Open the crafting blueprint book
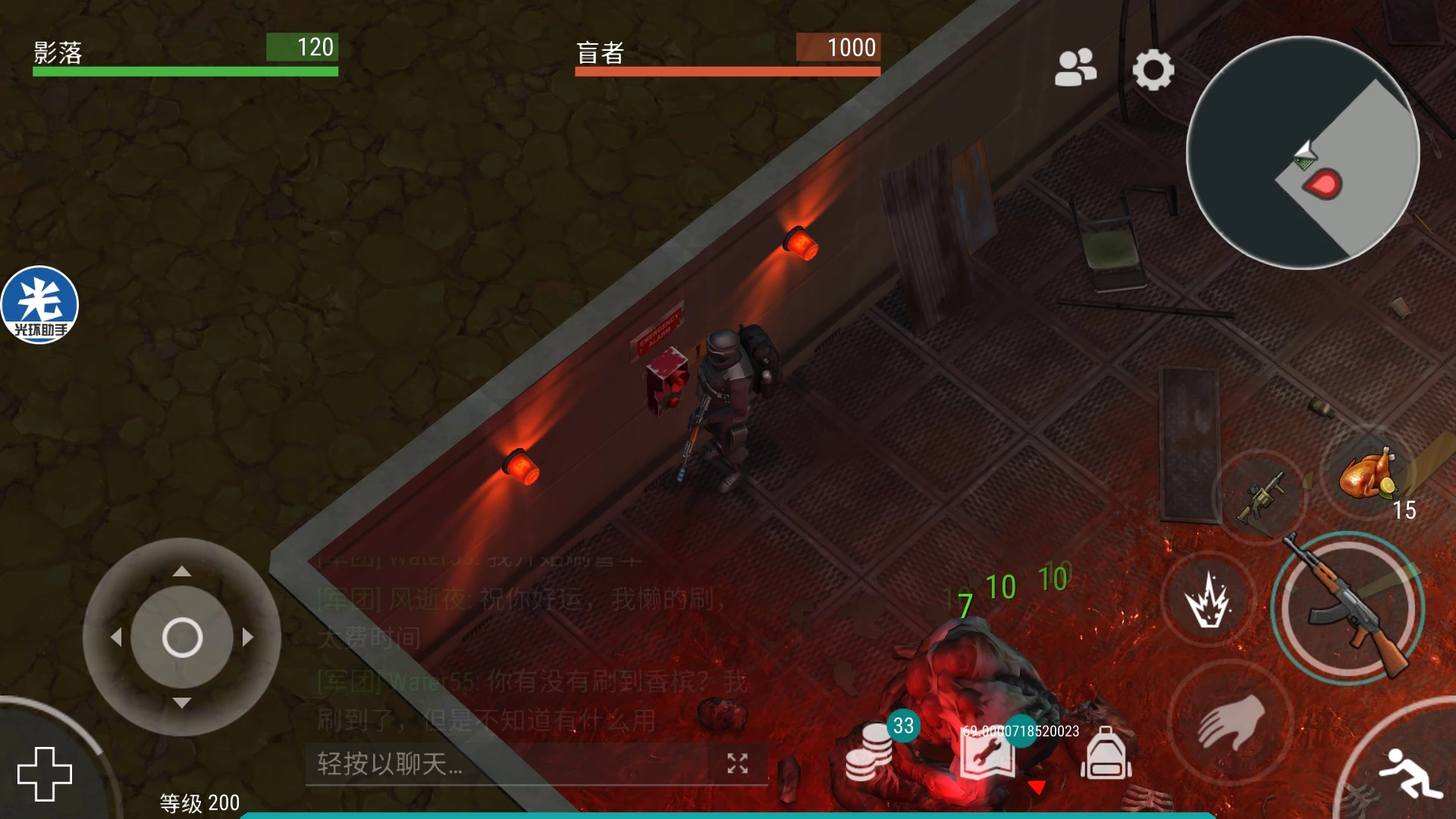 986,756
